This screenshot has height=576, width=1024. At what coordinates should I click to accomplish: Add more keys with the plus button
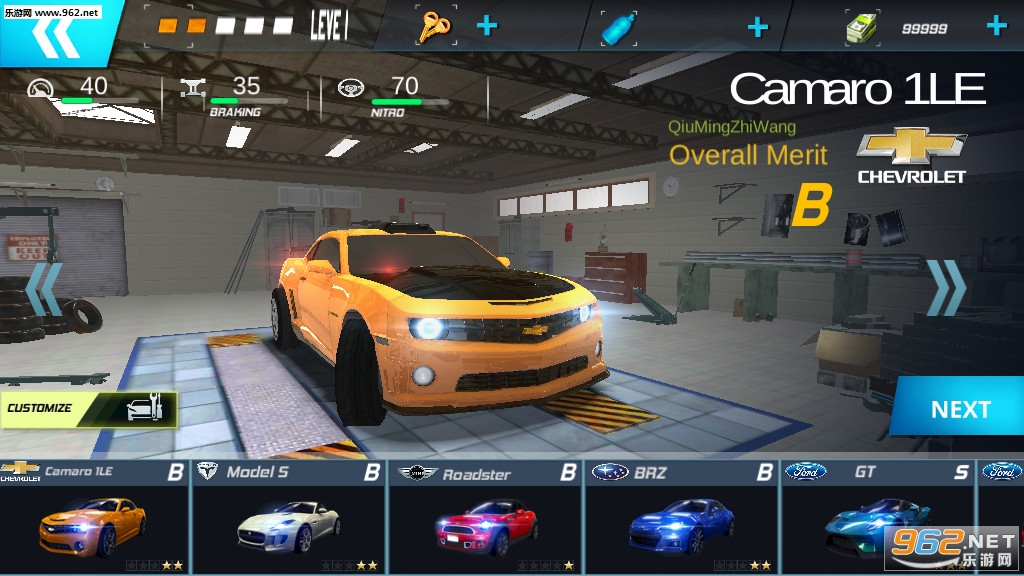[486, 26]
